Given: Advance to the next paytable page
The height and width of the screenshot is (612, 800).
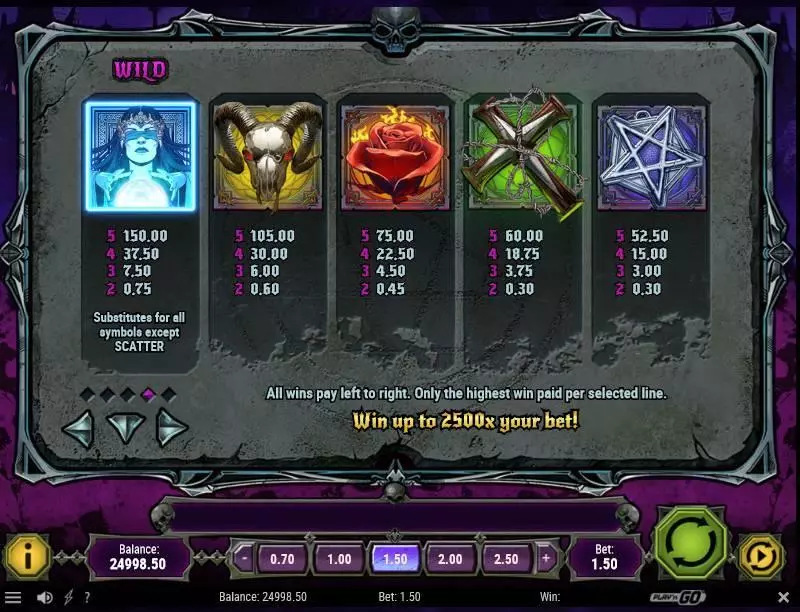Looking at the screenshot, I should (172, 429).
